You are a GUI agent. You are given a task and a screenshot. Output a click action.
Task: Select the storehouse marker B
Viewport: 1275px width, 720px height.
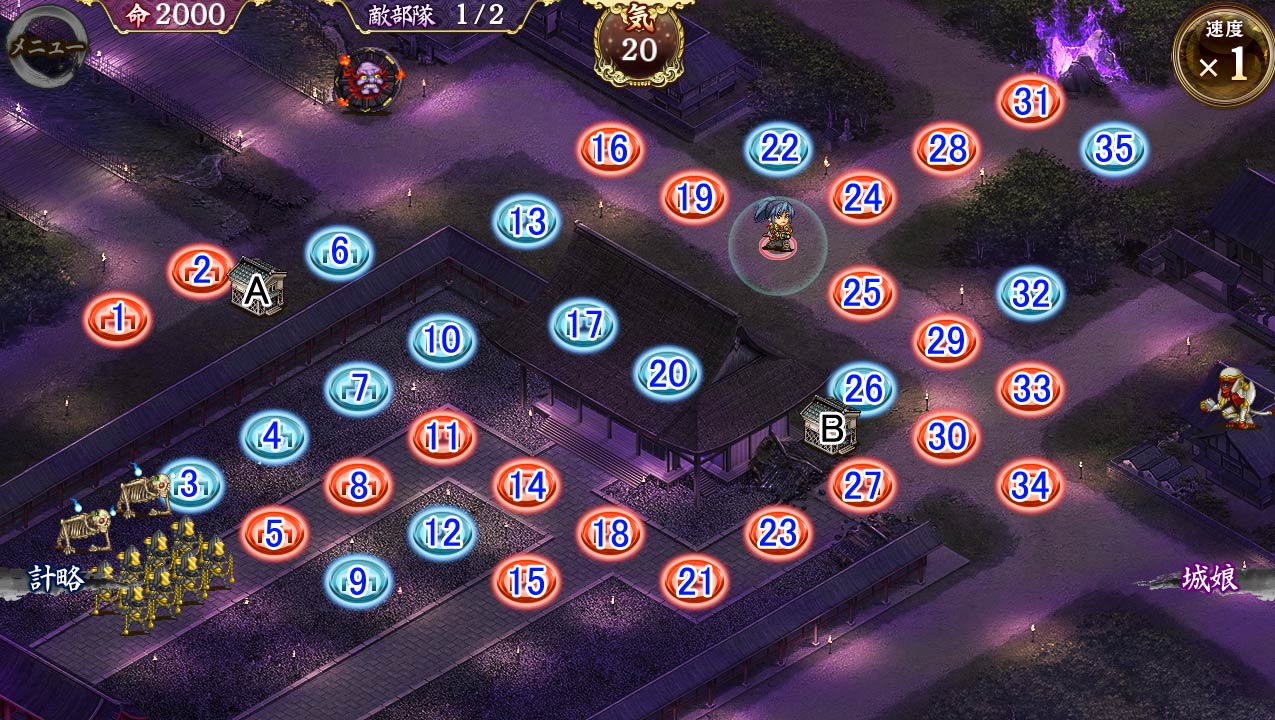click(x=831, y=427)
